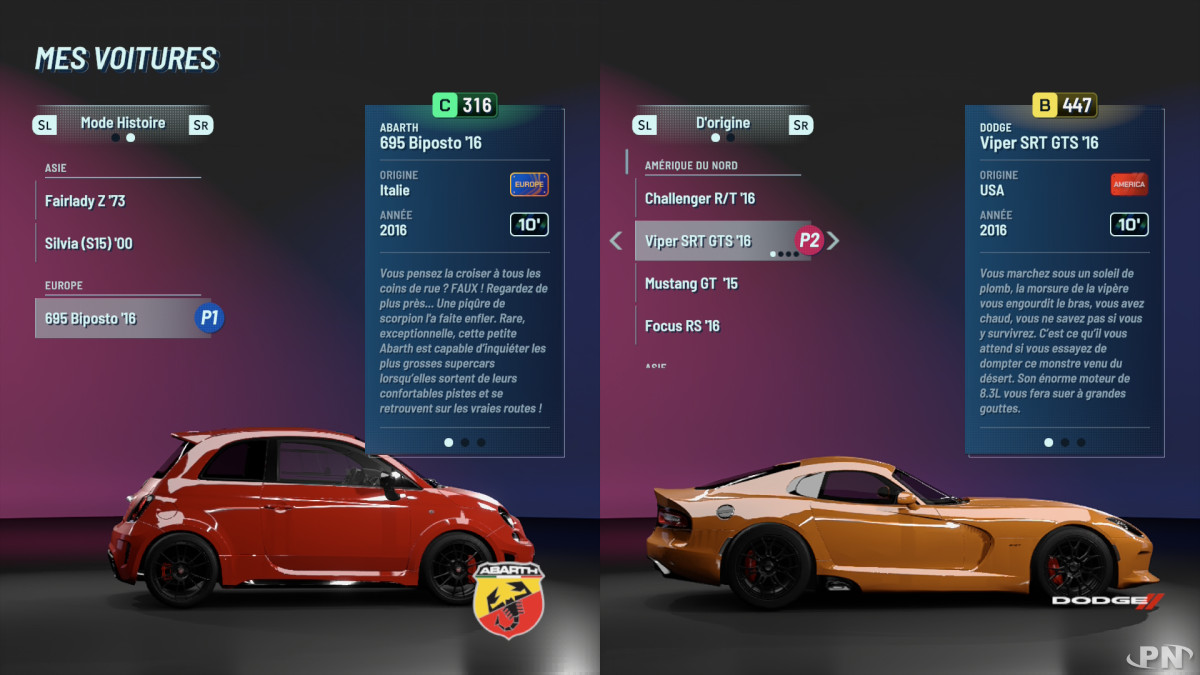
Task: Open the Dodge Viper SRT GTS info card
Action: [1064, 282]
